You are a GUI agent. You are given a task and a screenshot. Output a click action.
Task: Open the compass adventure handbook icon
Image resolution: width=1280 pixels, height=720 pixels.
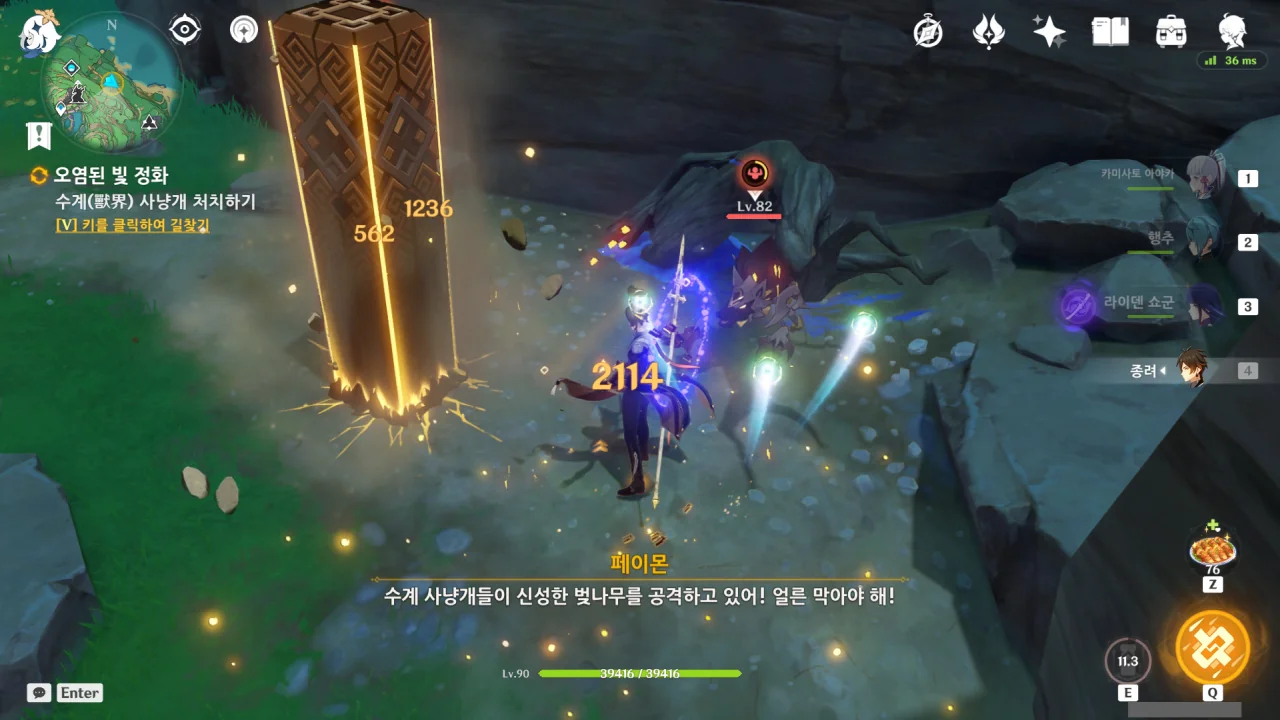(x=928, y=32)
